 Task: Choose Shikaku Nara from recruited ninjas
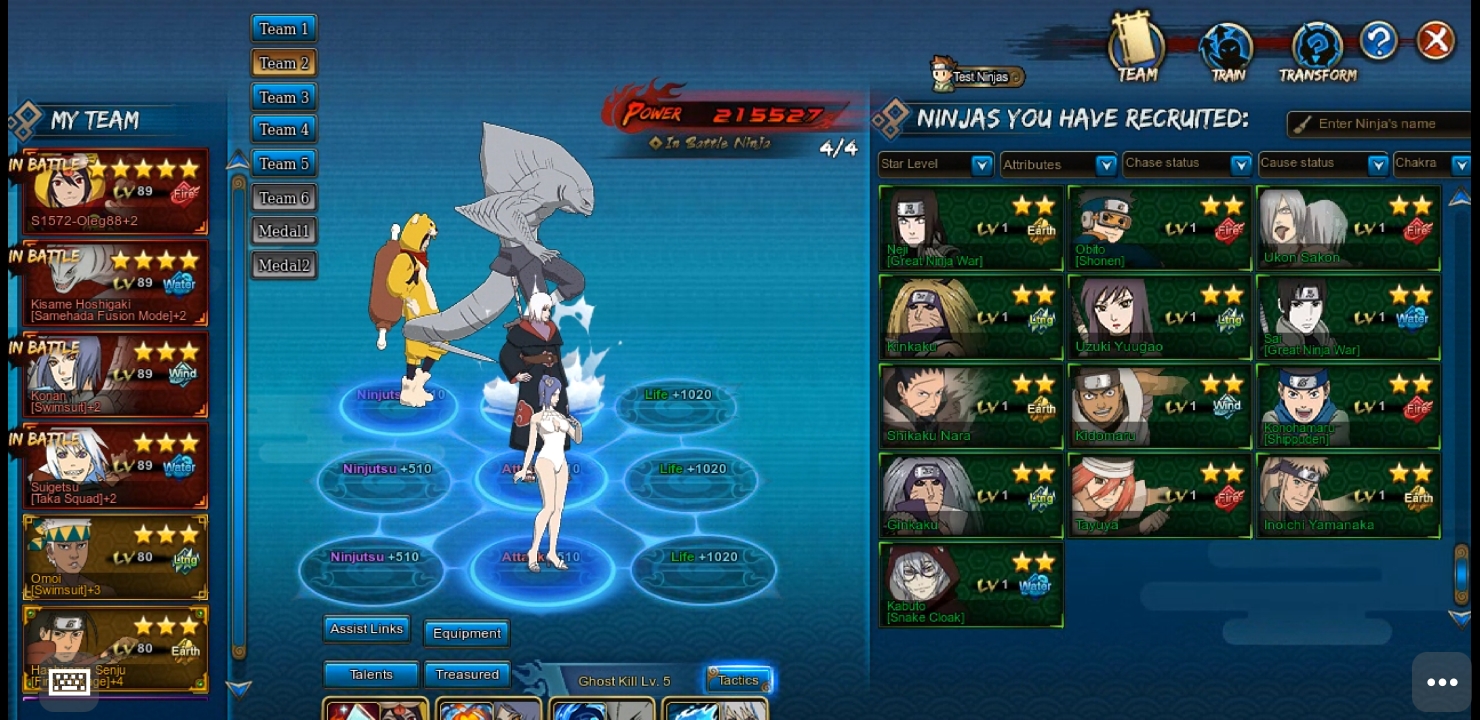pyautogui.click(x=970, y=406)
